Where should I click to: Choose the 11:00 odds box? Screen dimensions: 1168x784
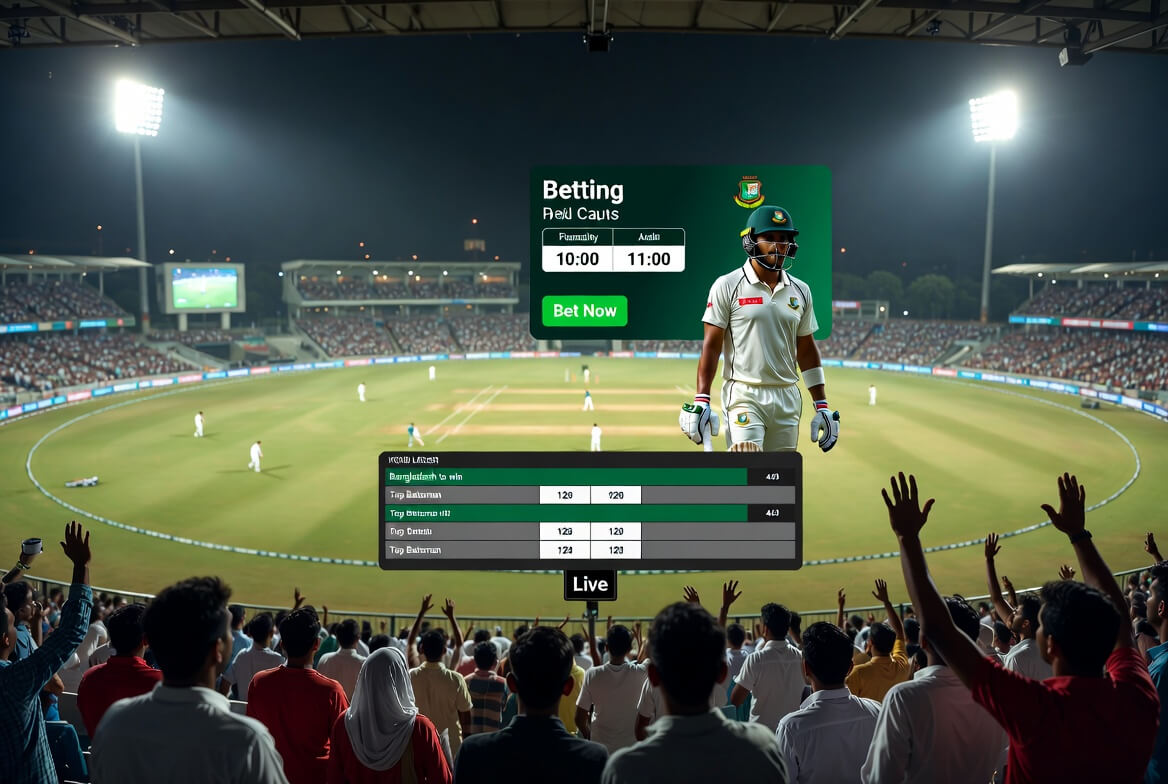click(648, 259)
